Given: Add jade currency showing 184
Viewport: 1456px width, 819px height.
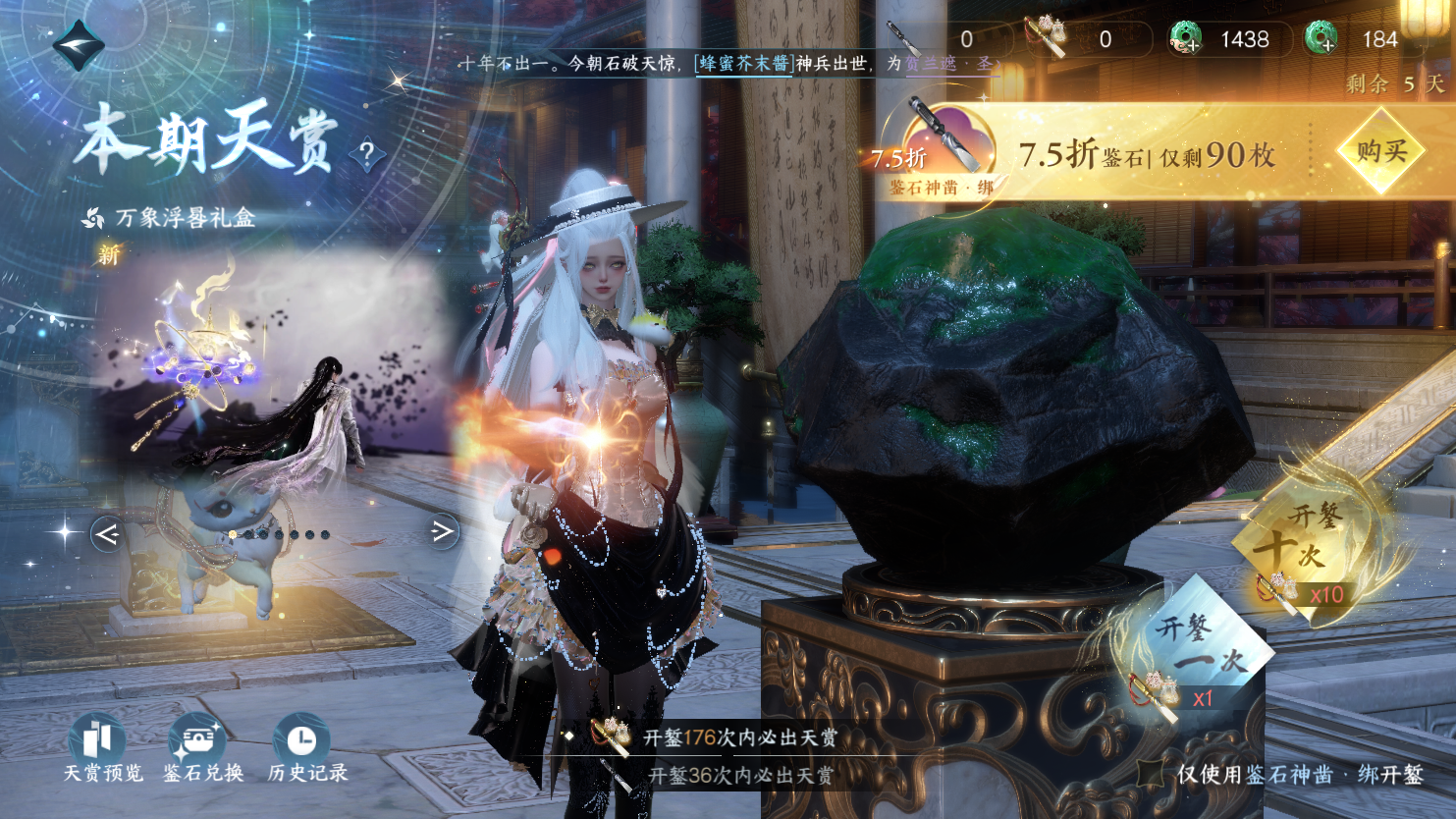Looking at the screenshot, I should (x=1321, y=39).
